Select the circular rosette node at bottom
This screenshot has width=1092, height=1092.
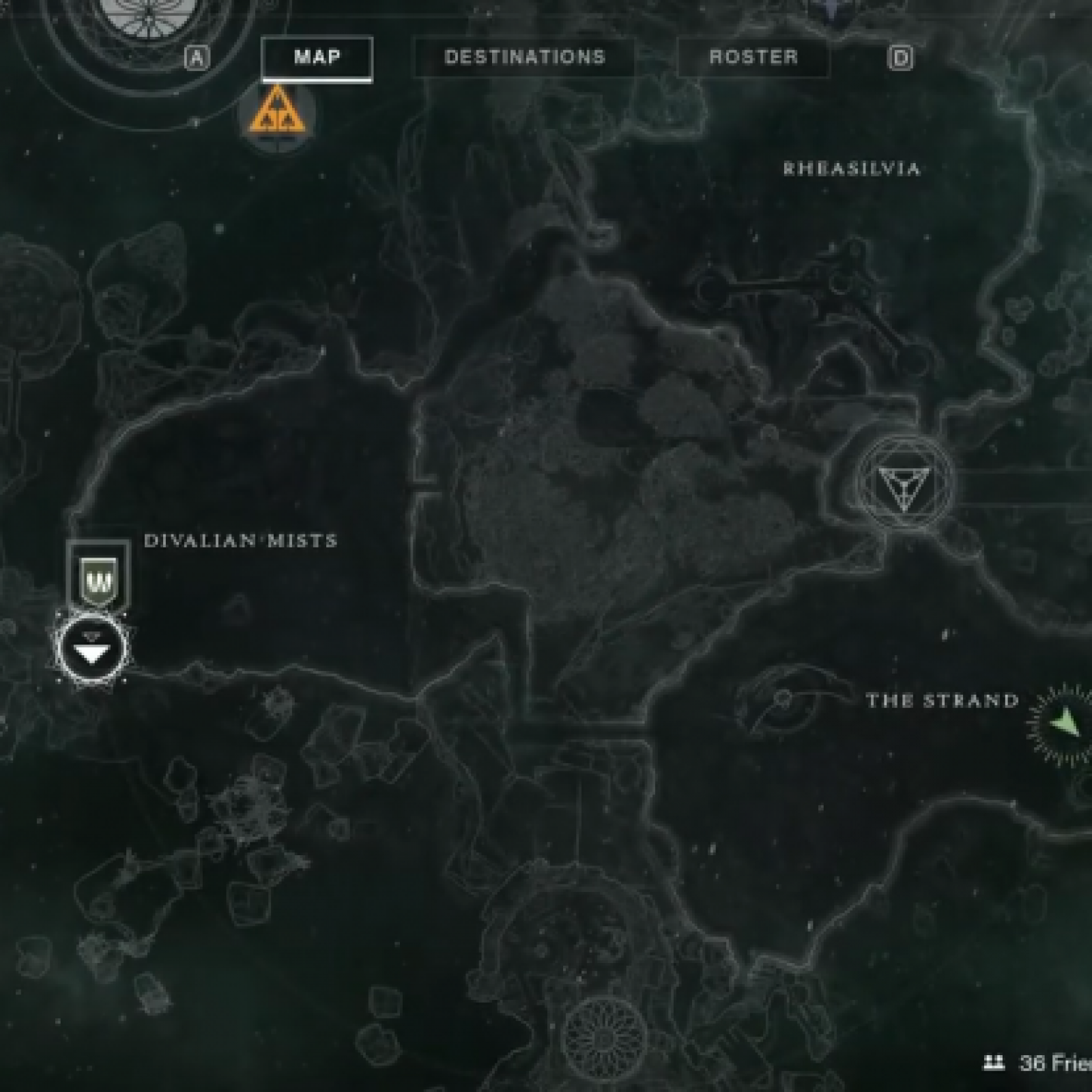coord(603,1037)
